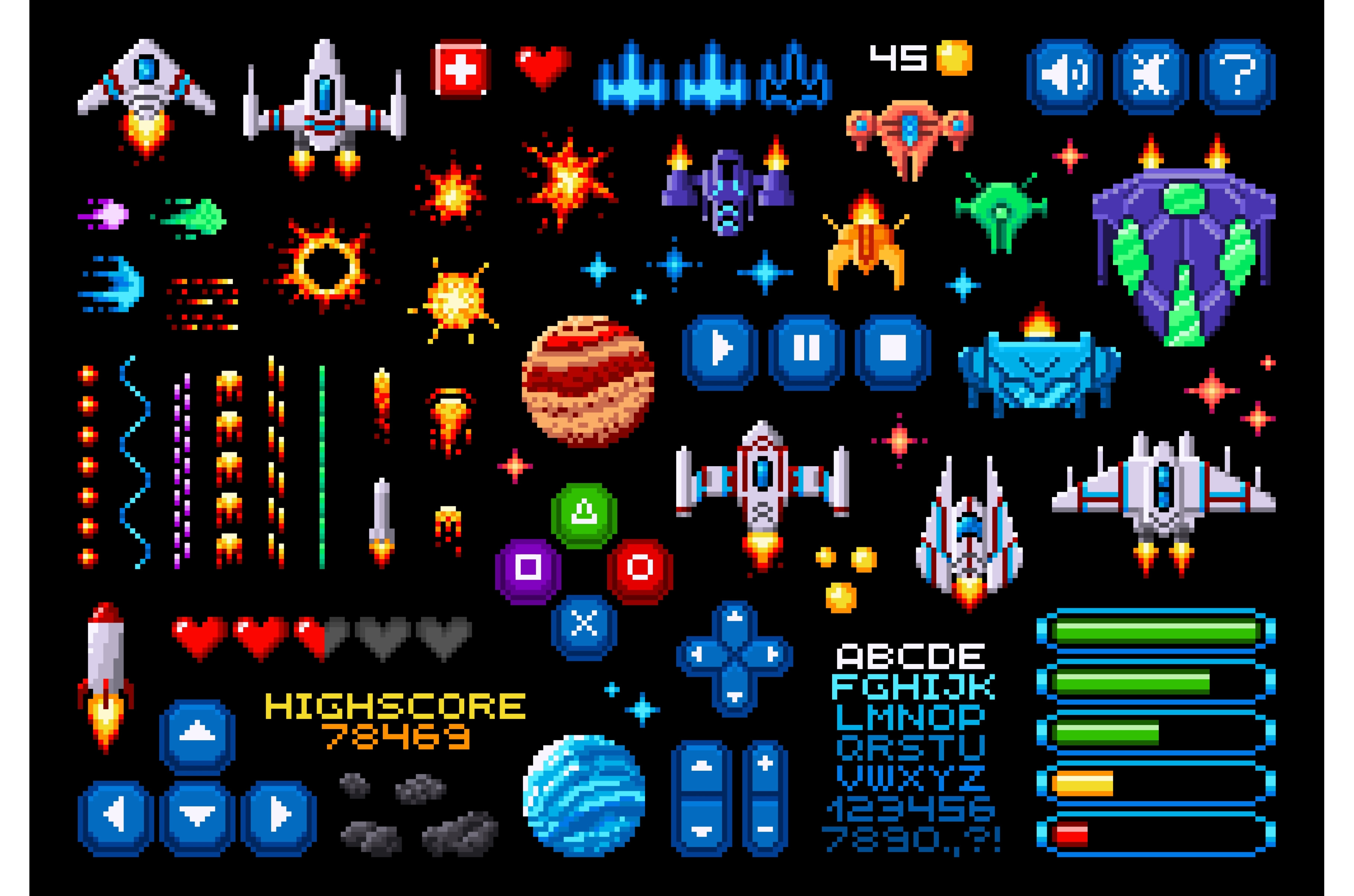The image size is (1354, 896).
Task: Open help with the question mark button
Action: (x=1237, y=76)
